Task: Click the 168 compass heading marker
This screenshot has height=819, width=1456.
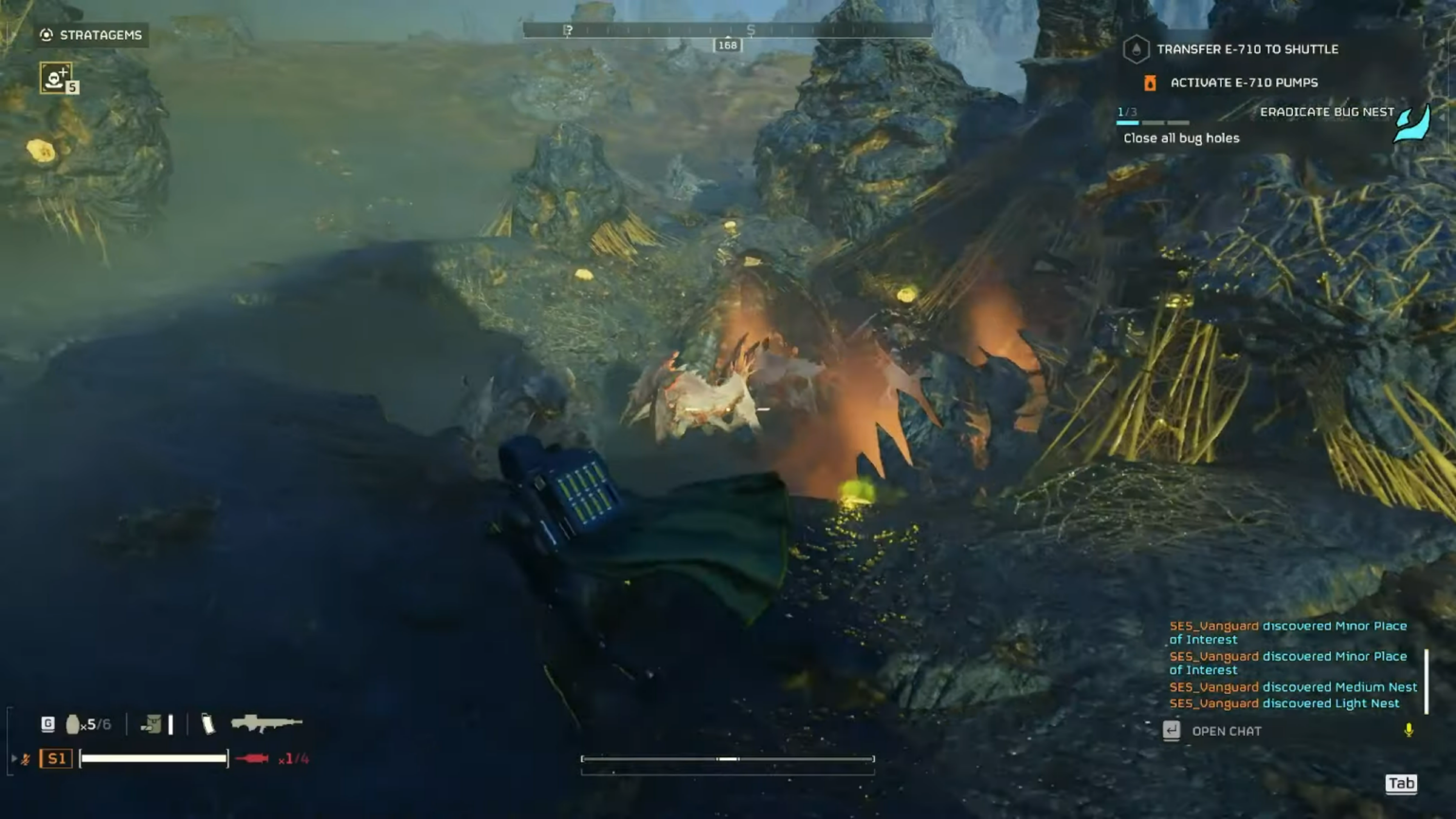Action: 727,45
